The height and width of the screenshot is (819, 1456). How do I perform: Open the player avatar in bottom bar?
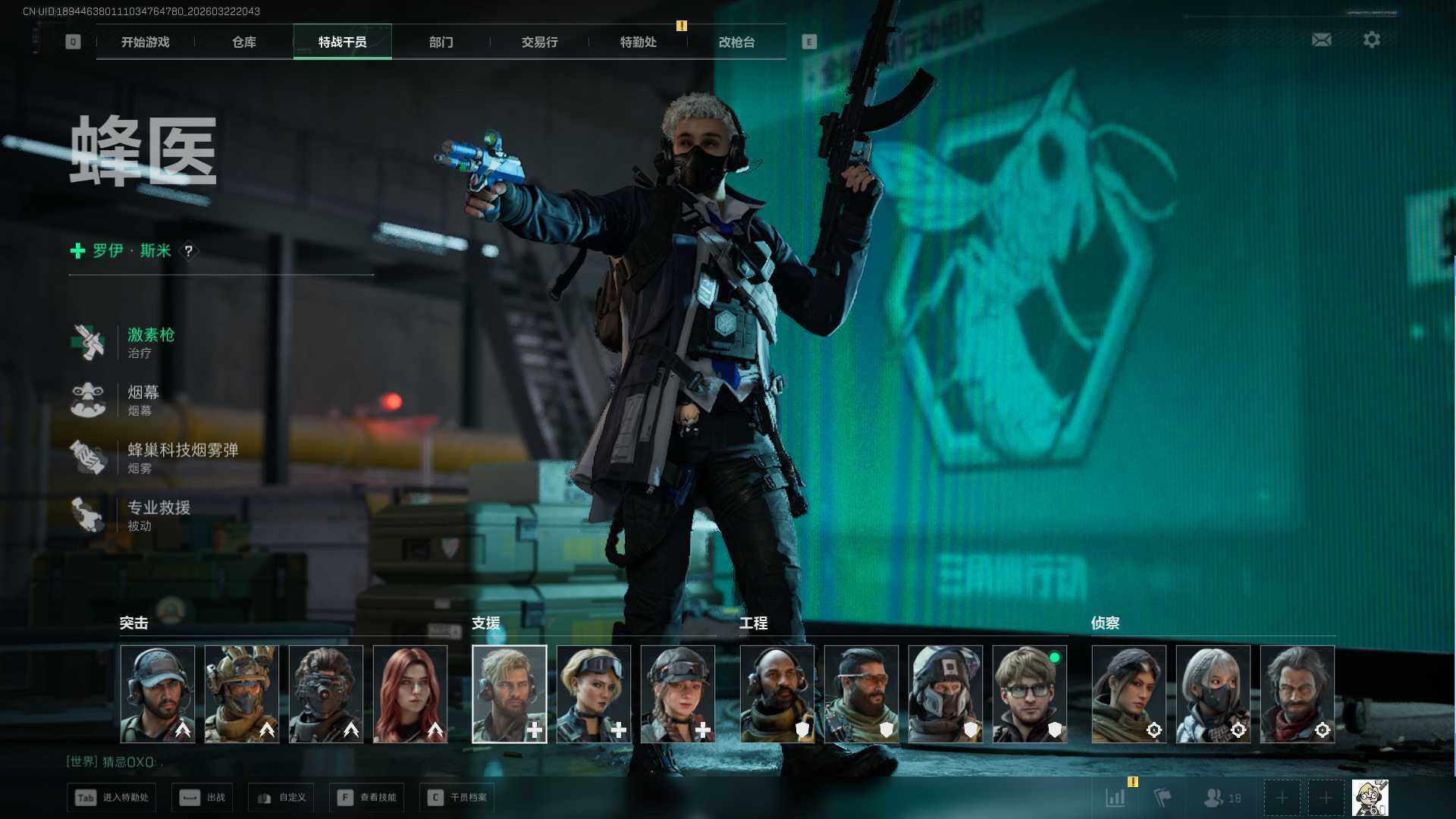coord(1370,798)
